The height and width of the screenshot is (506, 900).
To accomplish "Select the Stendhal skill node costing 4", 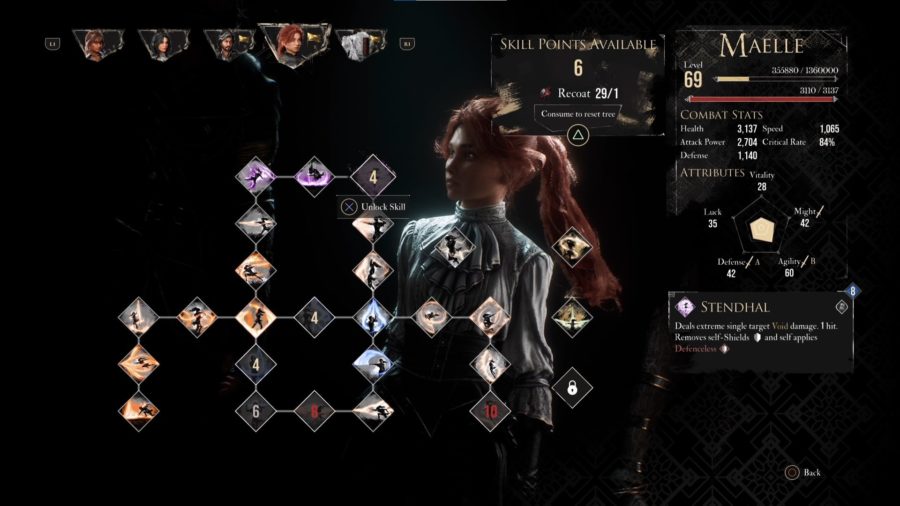I will [371, 179].
